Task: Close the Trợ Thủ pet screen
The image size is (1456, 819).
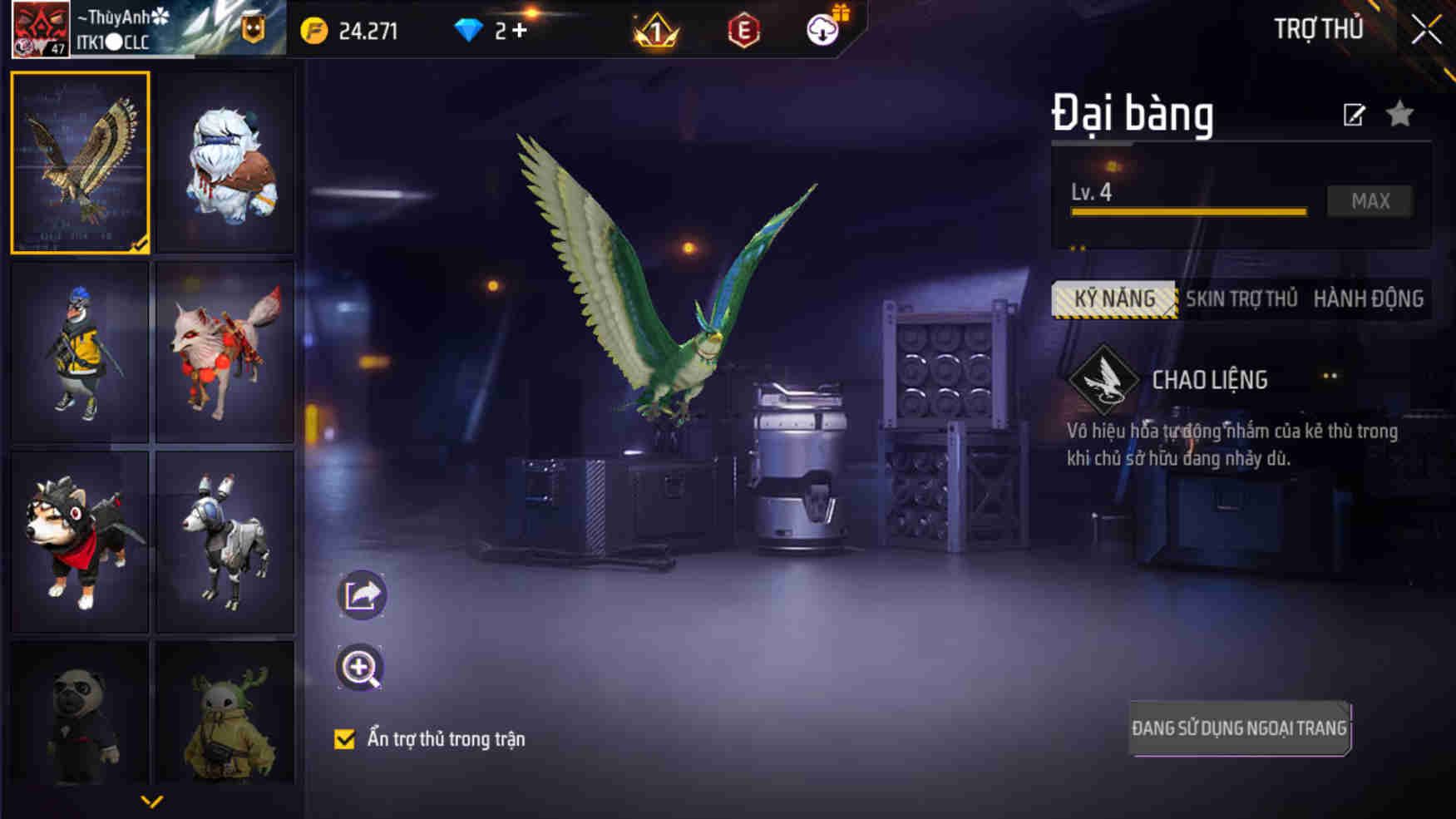Action: (1426, 31)
